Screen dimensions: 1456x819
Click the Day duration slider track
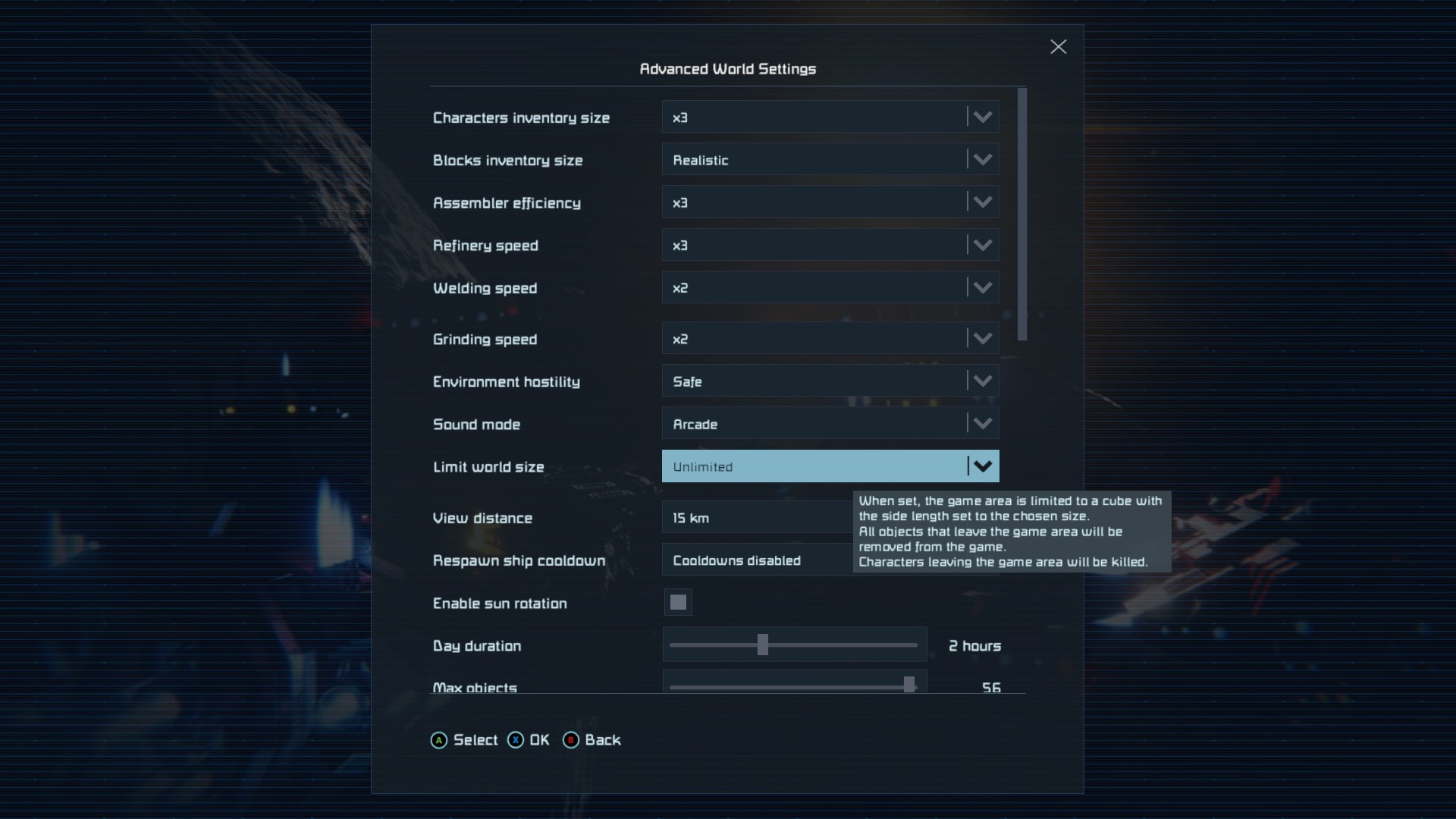coord(793,645)
